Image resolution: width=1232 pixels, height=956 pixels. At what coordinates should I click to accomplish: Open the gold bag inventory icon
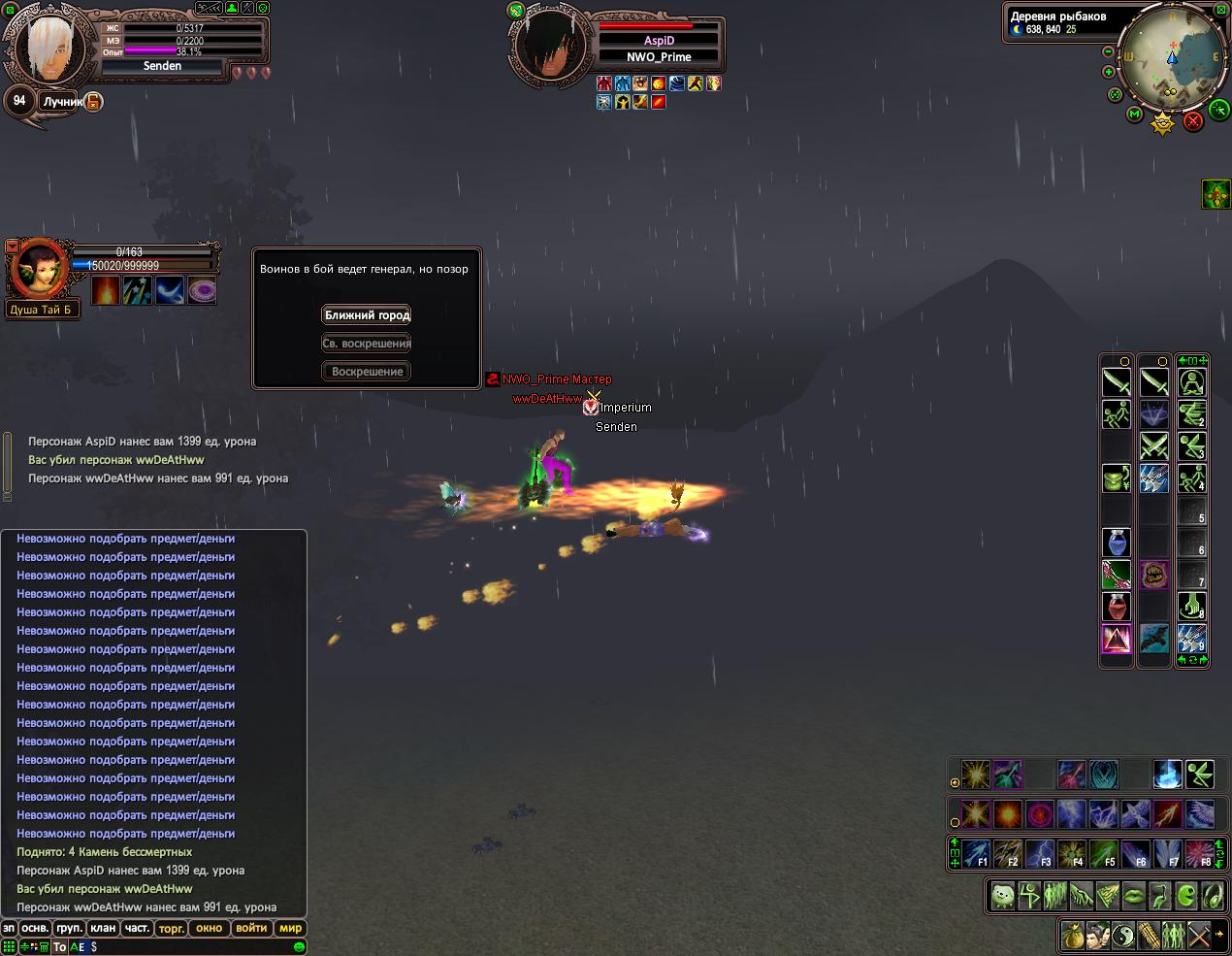[x=1073, y=936]
